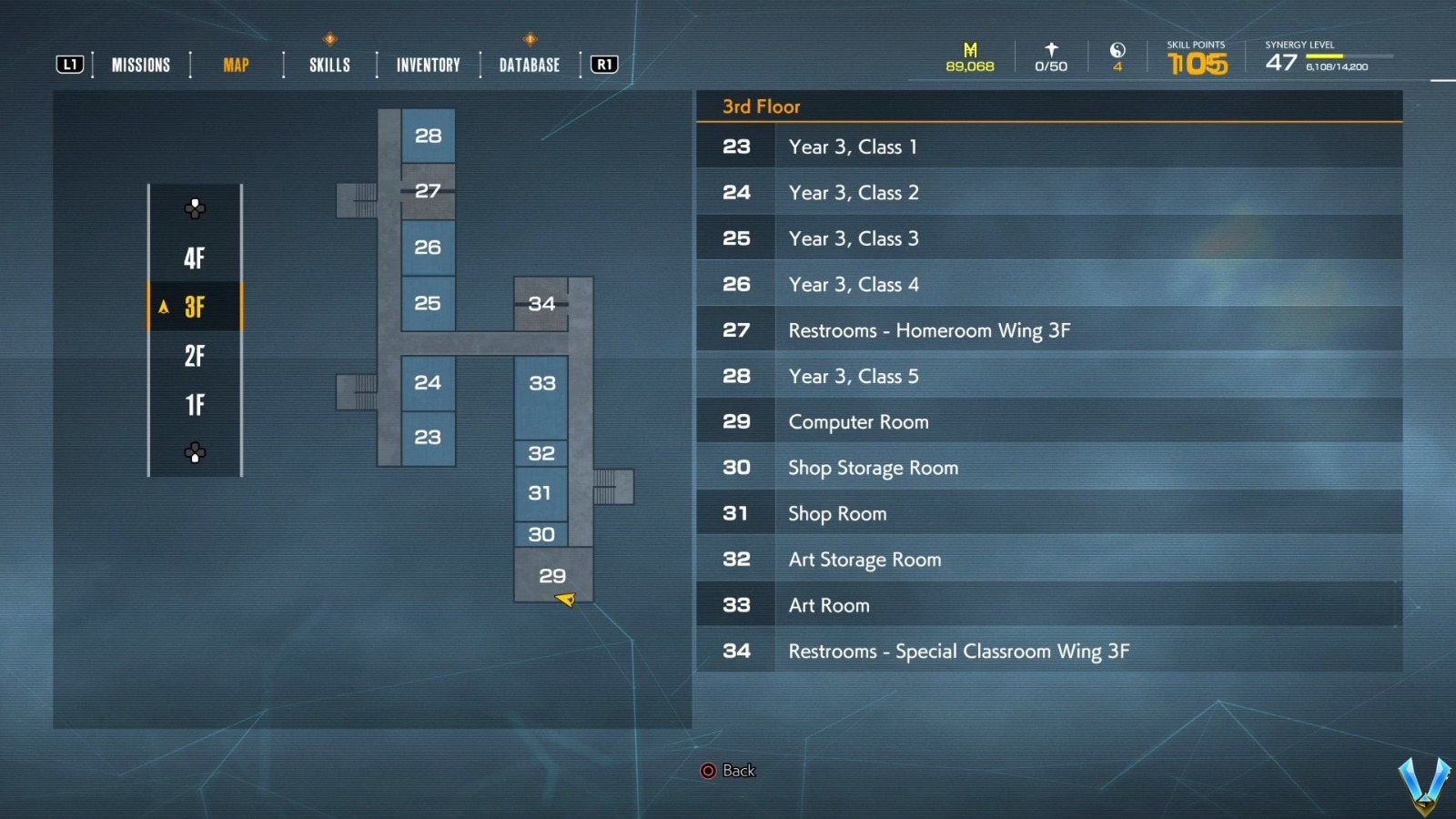Select the cross icon showing 0/50

point(1050,50)
